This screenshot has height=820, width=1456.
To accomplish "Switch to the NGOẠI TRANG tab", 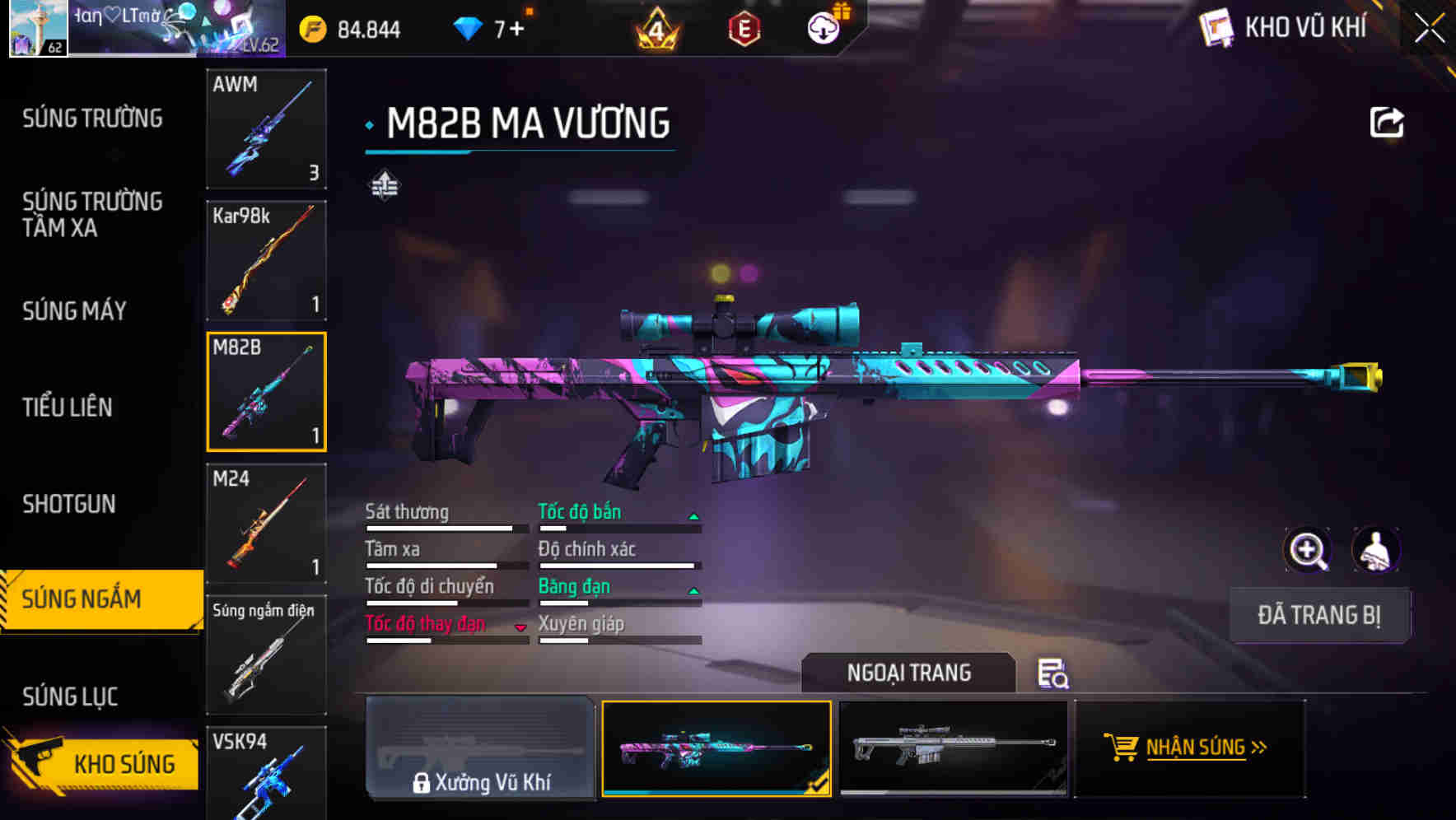I will (909, 673).
